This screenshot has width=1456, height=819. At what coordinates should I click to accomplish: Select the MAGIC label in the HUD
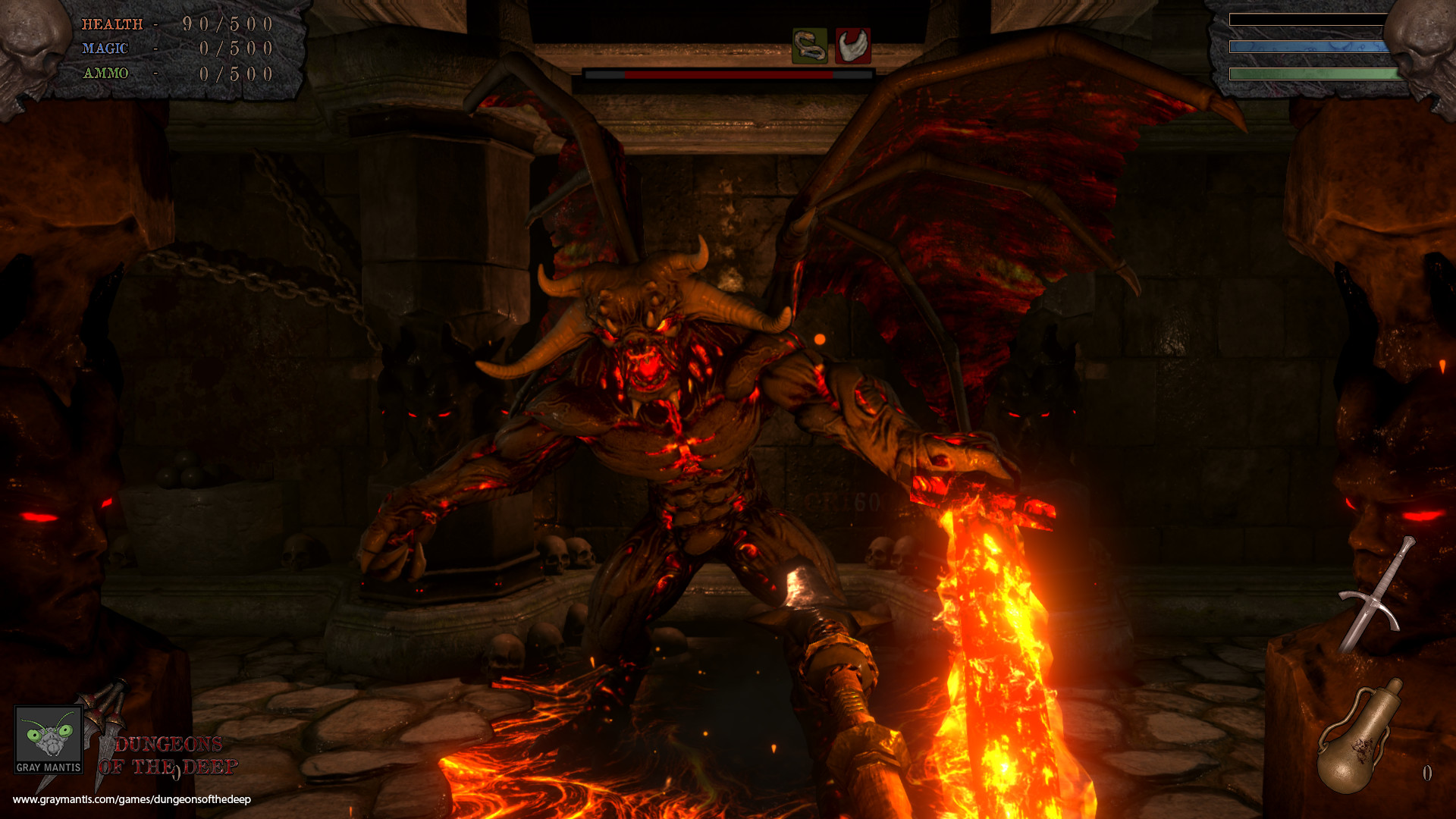[106, 48]
